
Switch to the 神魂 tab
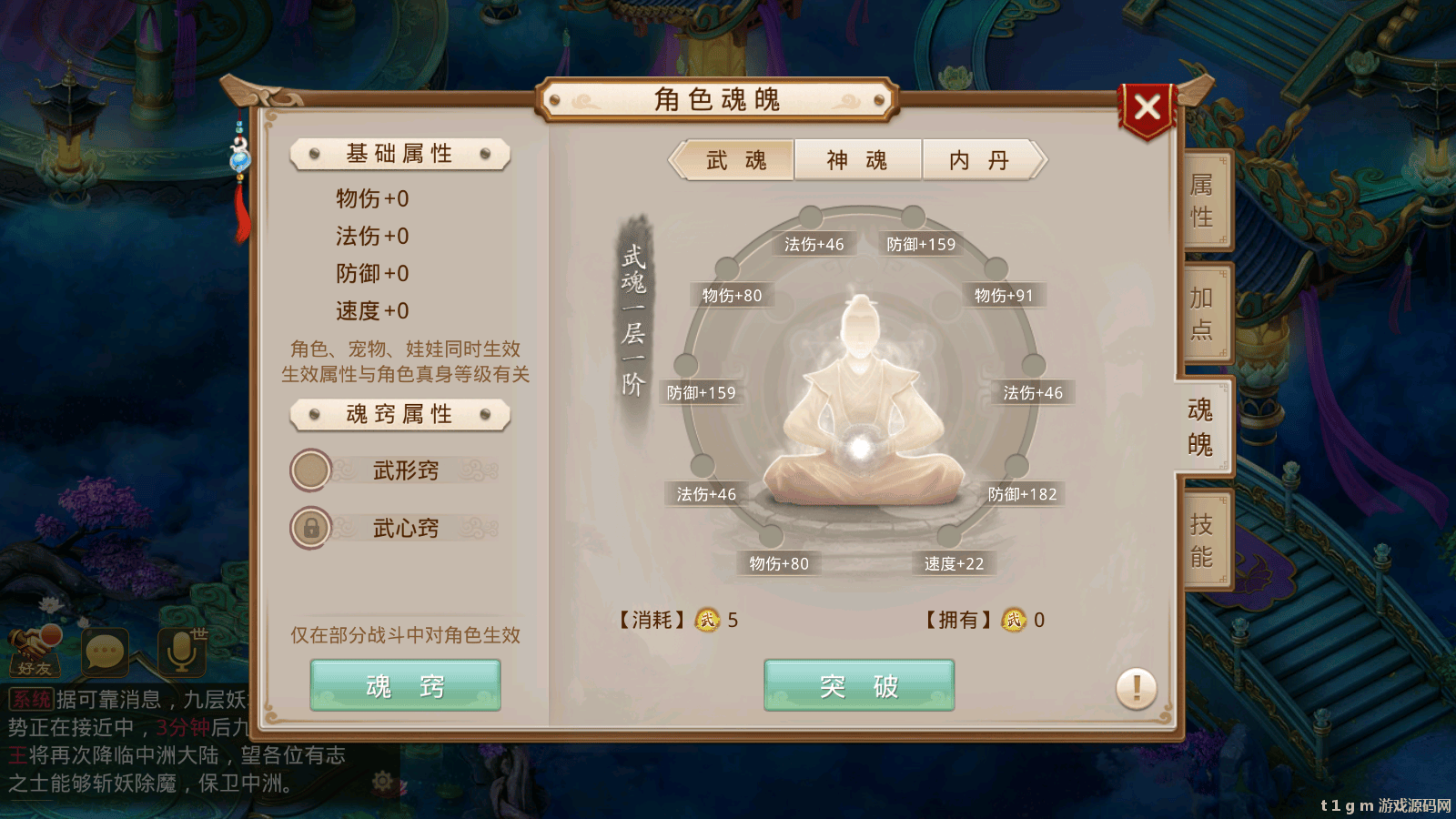click(856, 159)
